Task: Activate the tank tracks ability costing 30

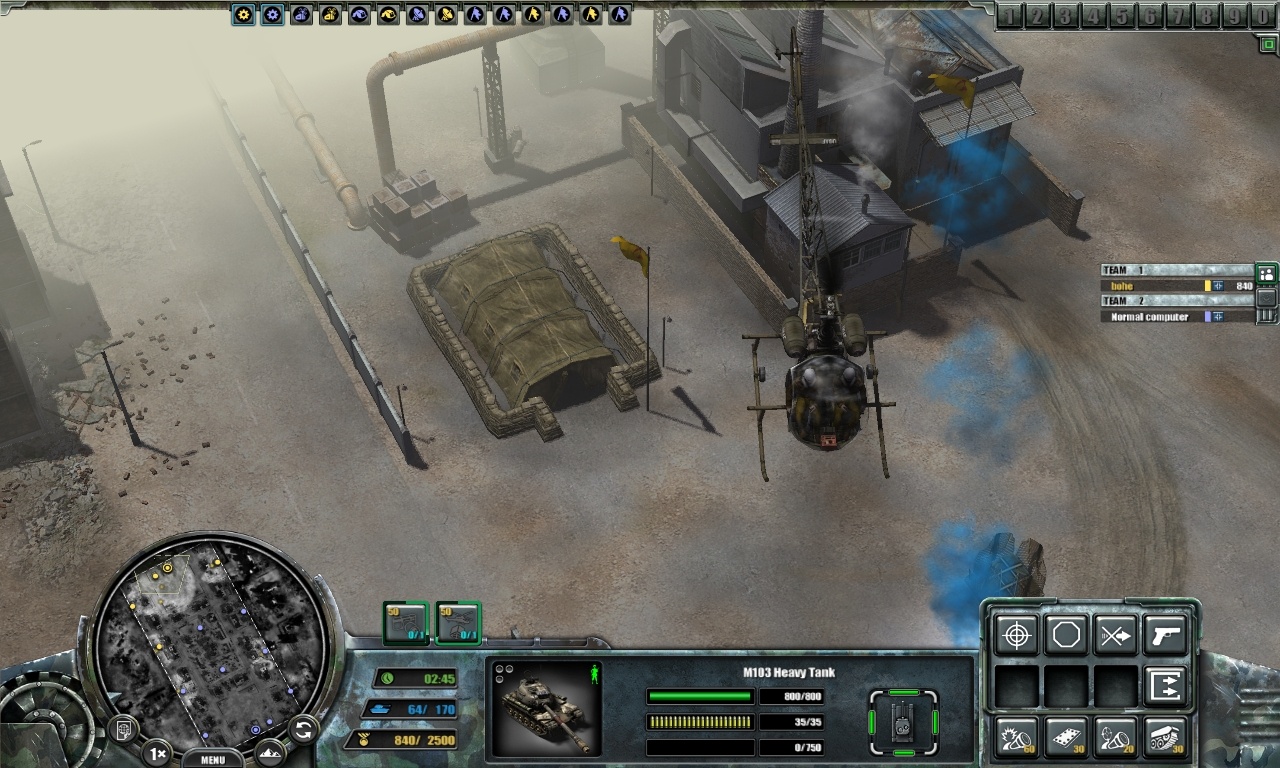Action: [1165, 737]
